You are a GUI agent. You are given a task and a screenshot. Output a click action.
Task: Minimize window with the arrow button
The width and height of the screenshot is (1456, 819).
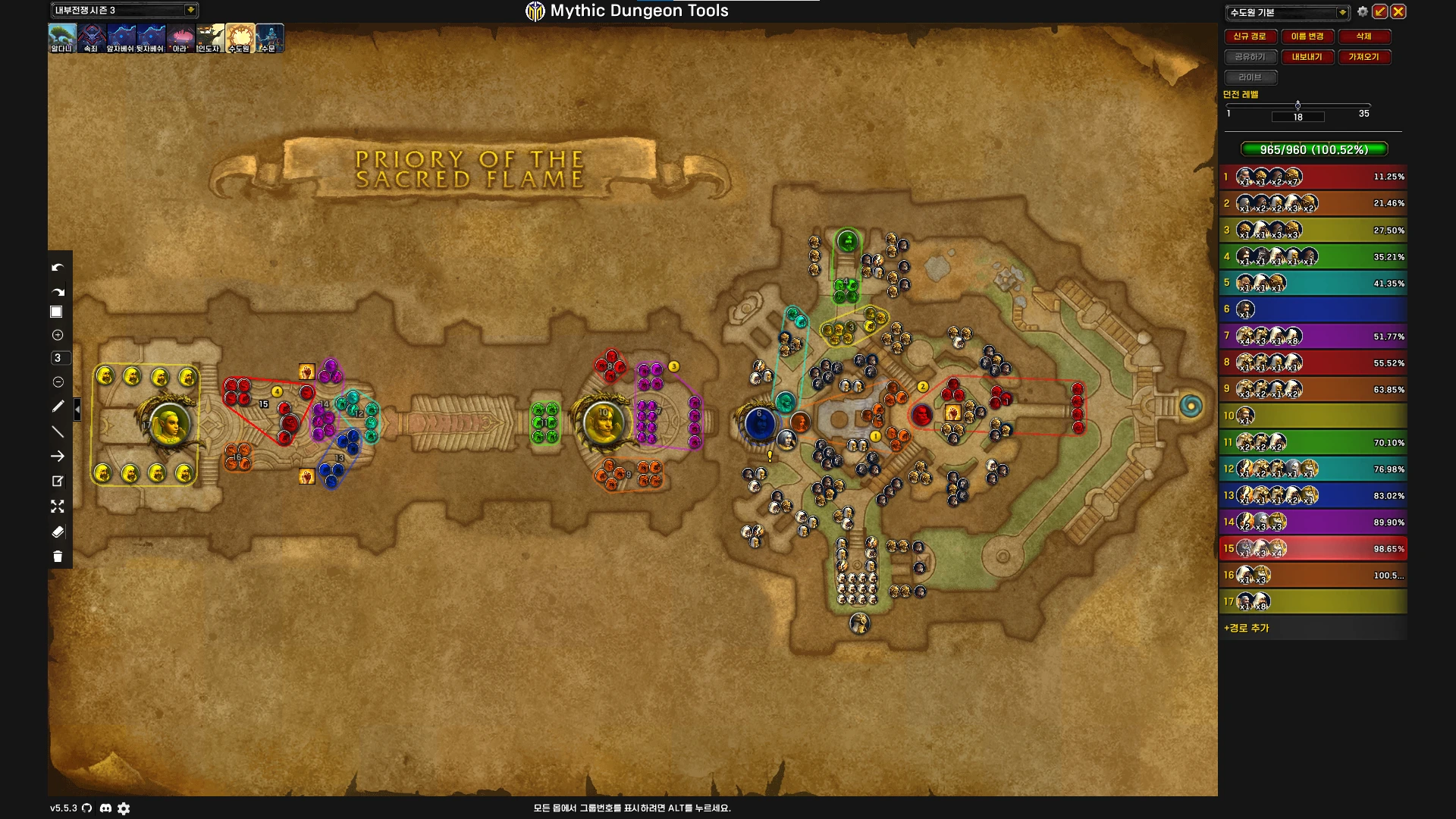click(x=1380, y=11)
